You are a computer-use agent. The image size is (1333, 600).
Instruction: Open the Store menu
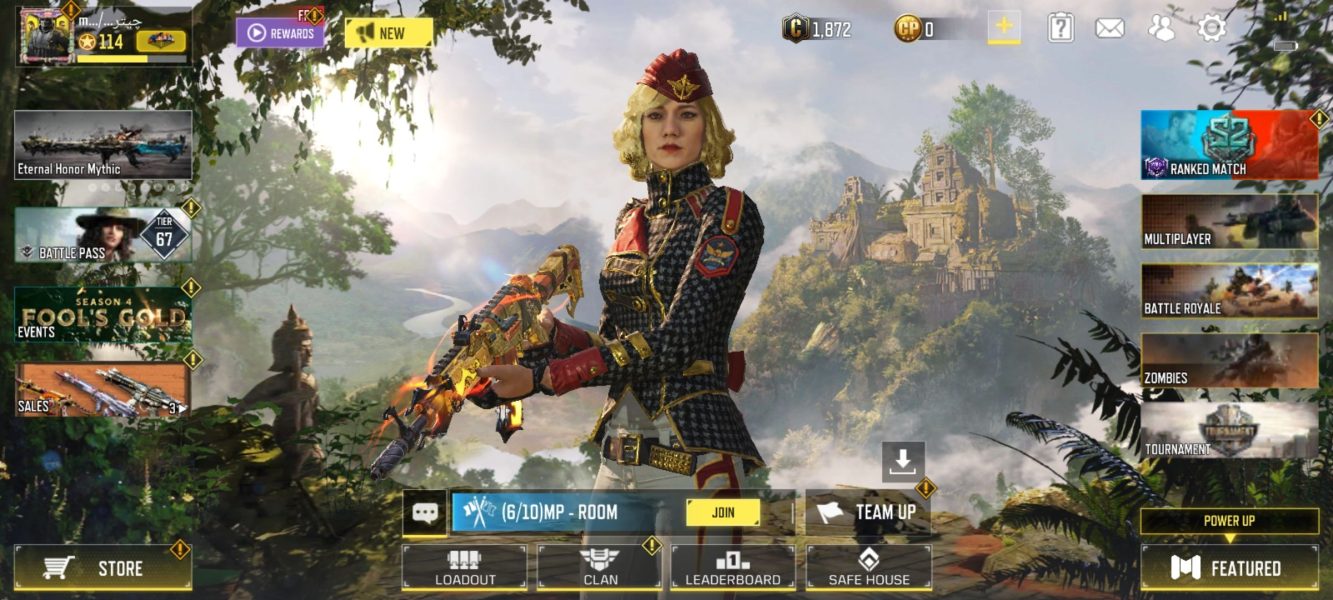[x=103, y=568]
